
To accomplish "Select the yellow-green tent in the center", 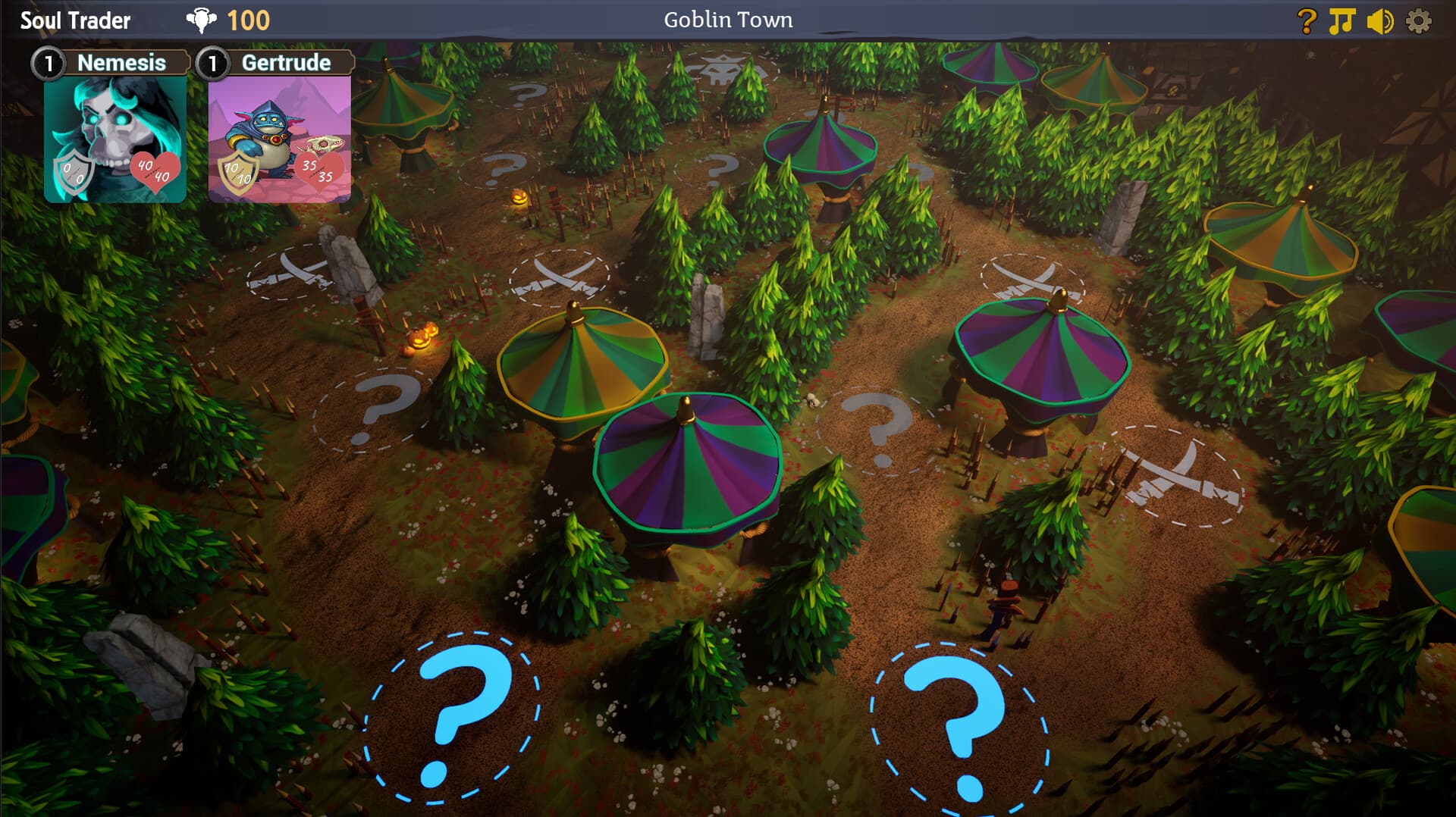I will pyautogui.click(x=584, y=364).
